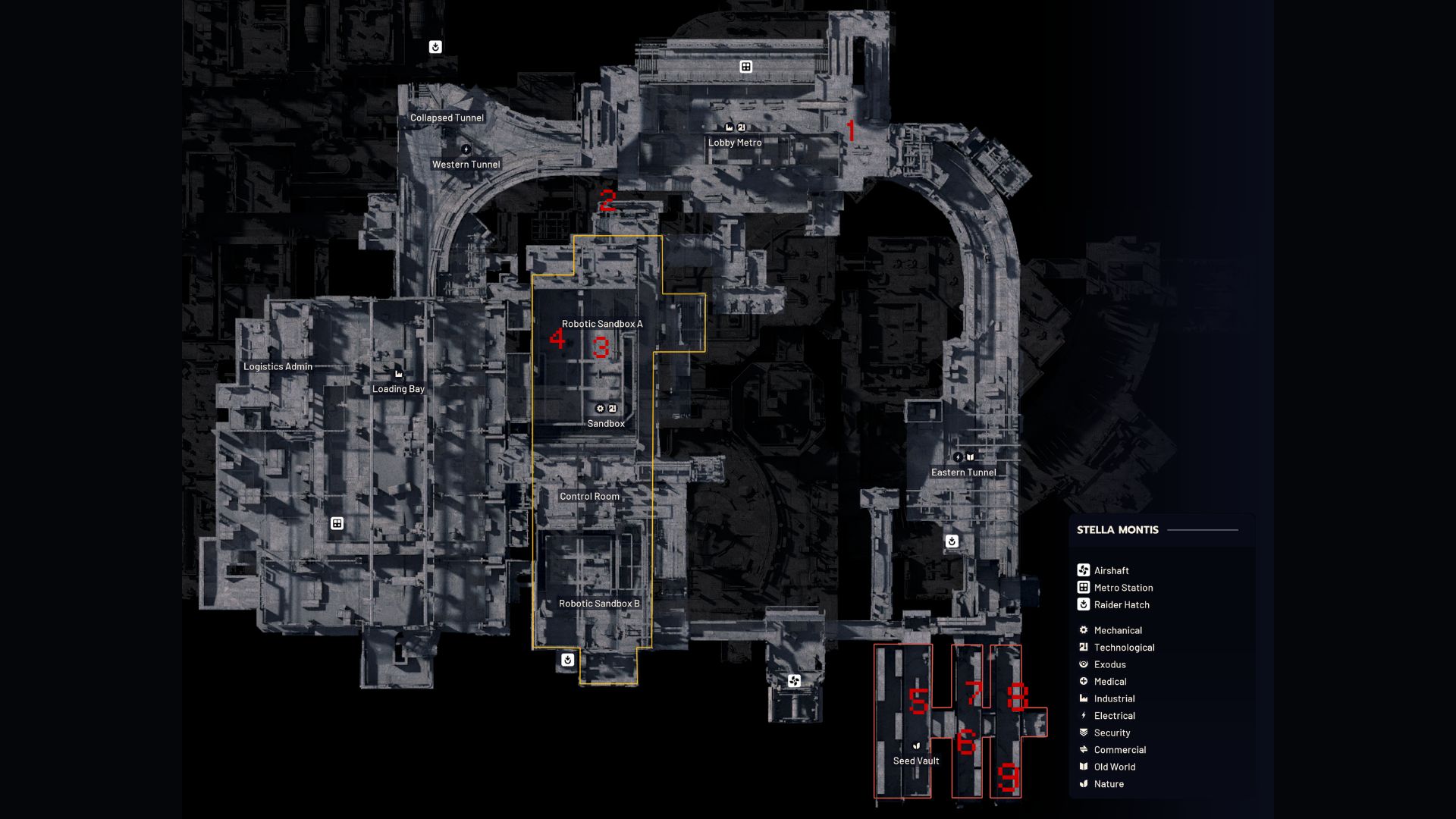Click the Metro Station icon near Logistics Admin
The width and height of the screenshot is (1456, 819).
[x=336, y=523]
